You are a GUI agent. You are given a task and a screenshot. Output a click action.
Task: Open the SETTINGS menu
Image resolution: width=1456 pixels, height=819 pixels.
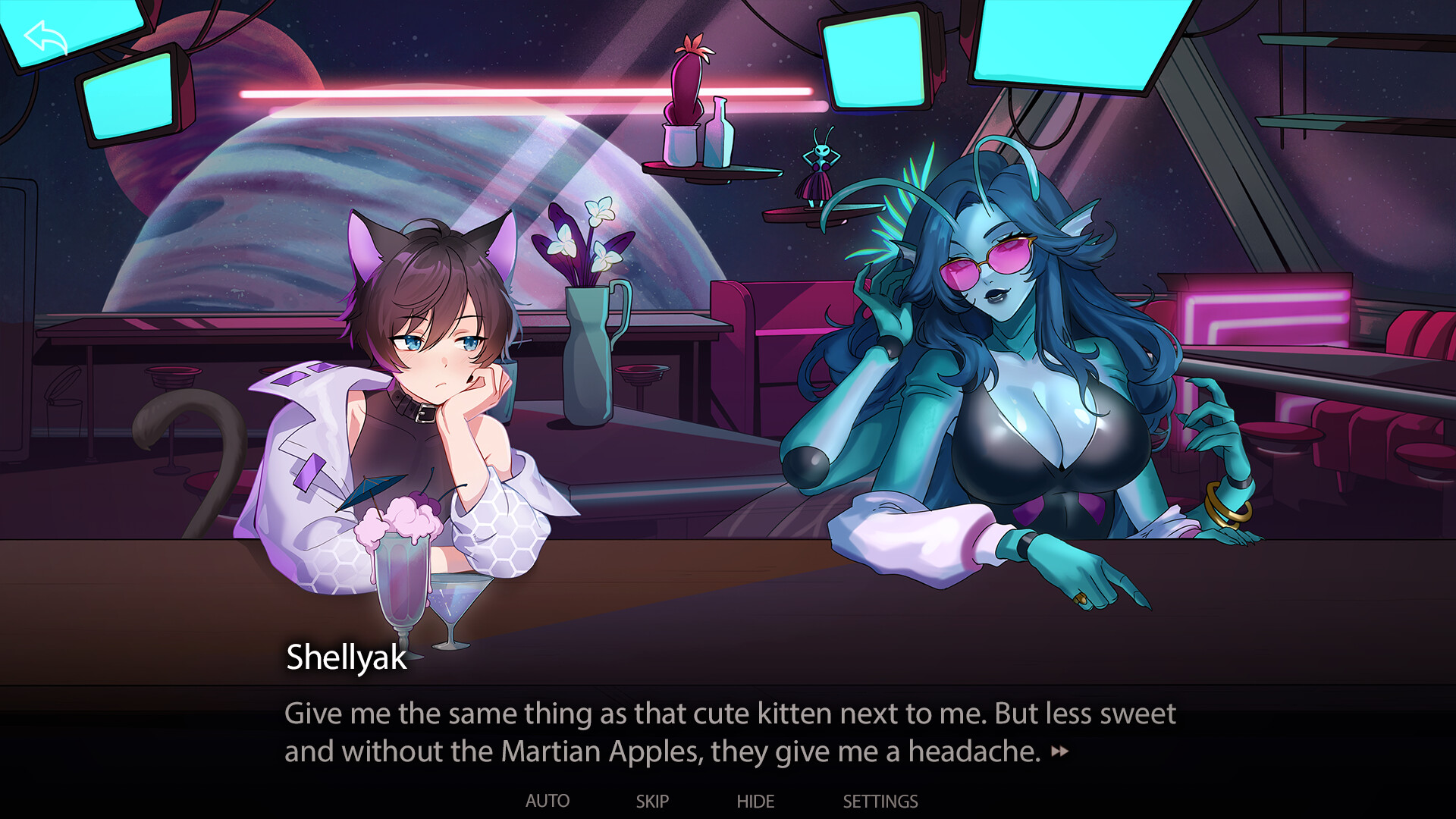click(x=880, y=801)
